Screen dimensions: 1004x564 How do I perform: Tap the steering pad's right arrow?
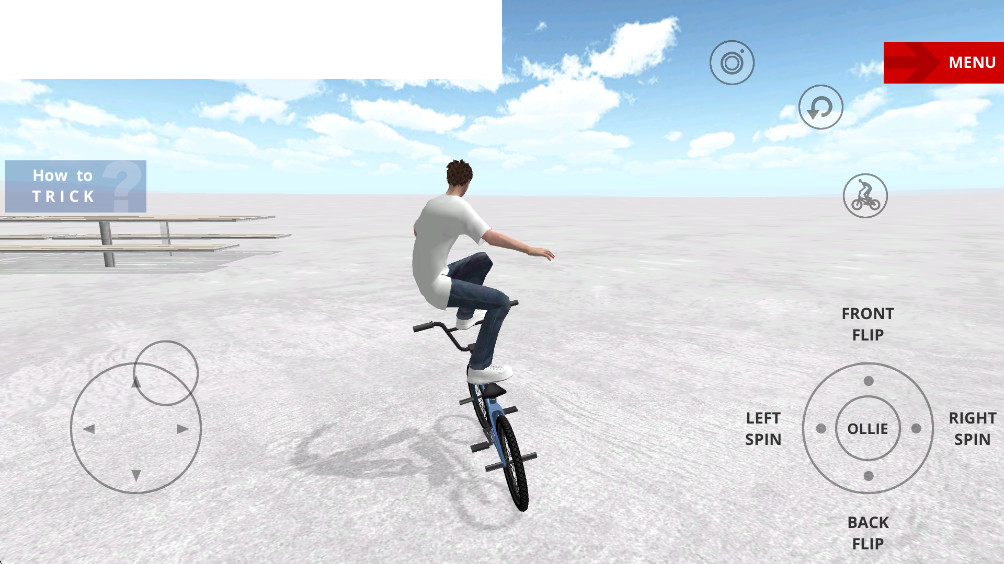pyautogui.click(x=183, y=429)
